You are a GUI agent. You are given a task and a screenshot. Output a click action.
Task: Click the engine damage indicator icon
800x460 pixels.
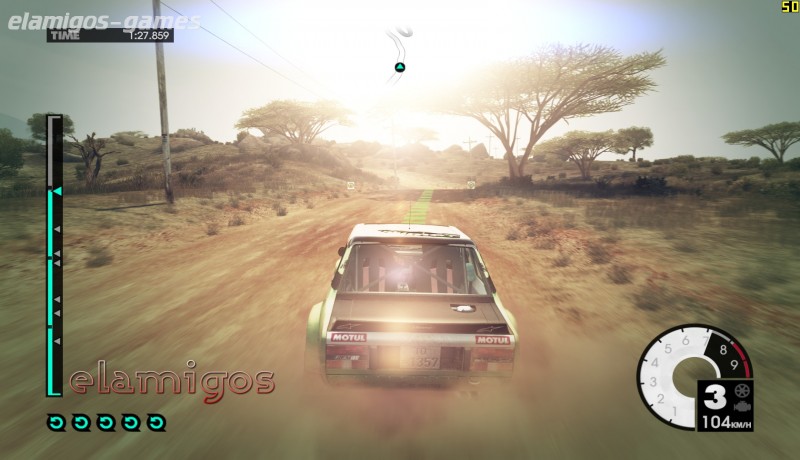click(x=741, y=407)
